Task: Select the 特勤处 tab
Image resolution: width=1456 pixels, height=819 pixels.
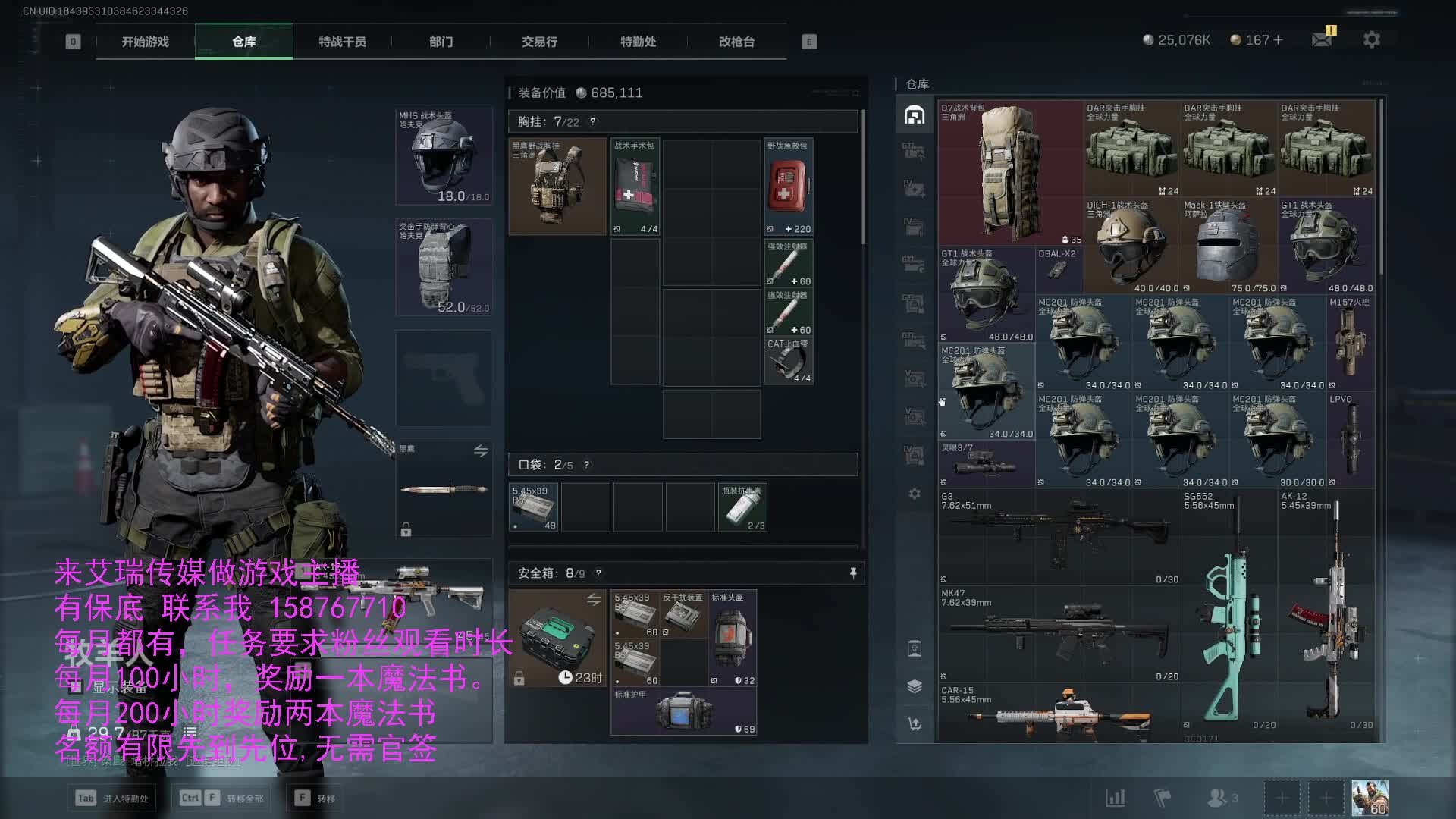Action: point(638,42)
